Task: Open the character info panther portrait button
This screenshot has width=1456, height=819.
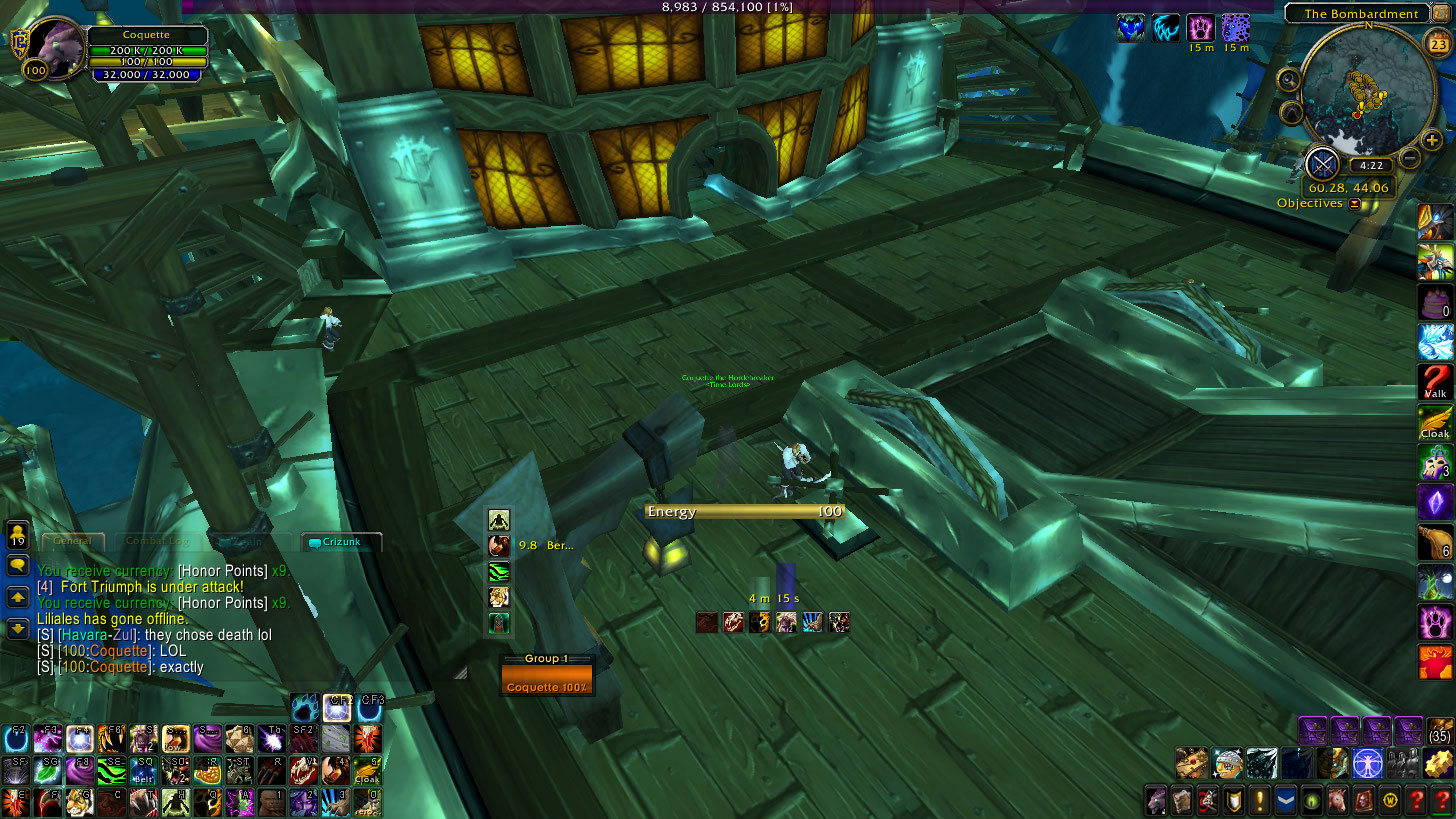Action: 1156,800
